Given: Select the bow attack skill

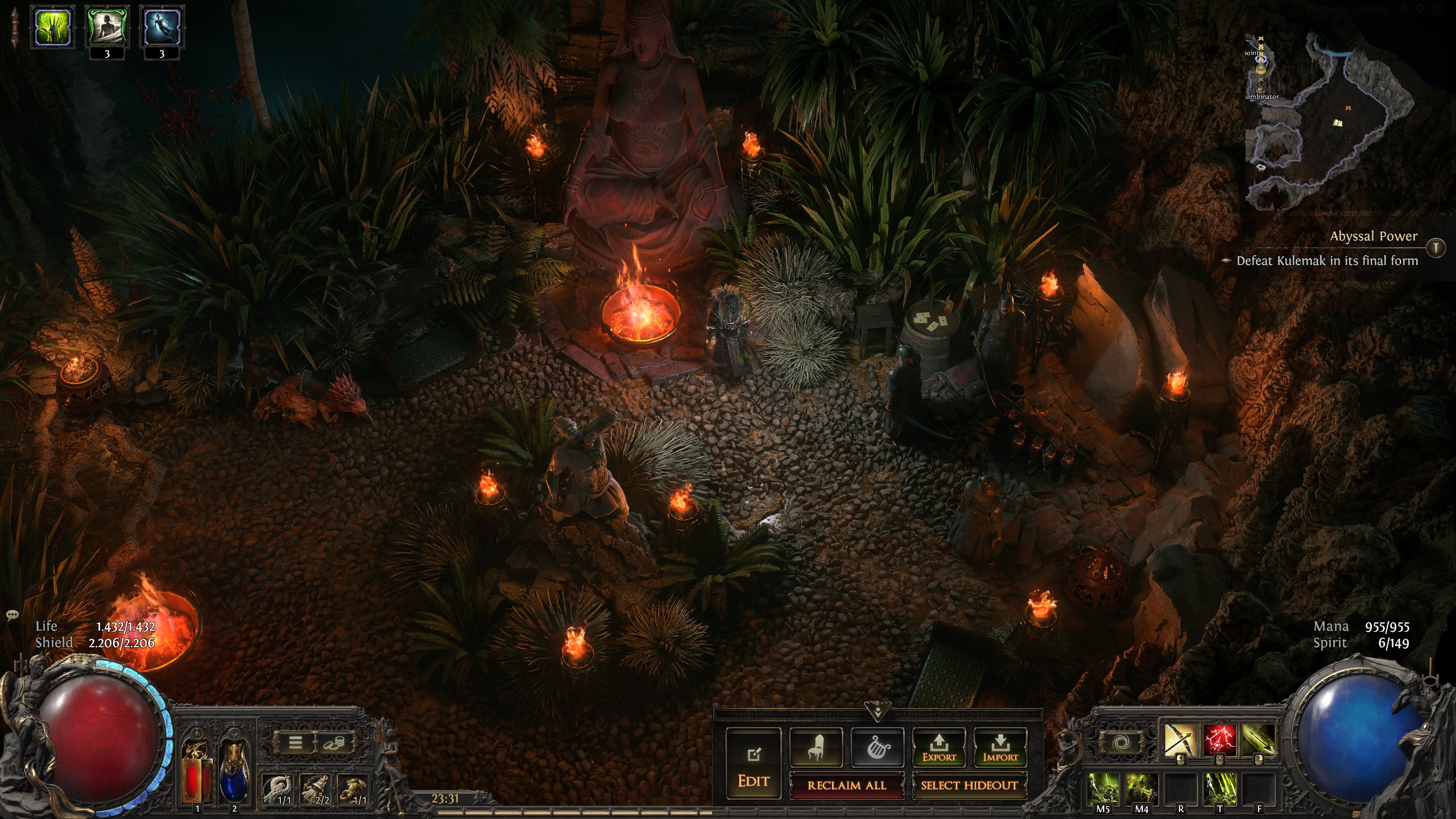Looking at the screenshot, I should coord(1180,740).
